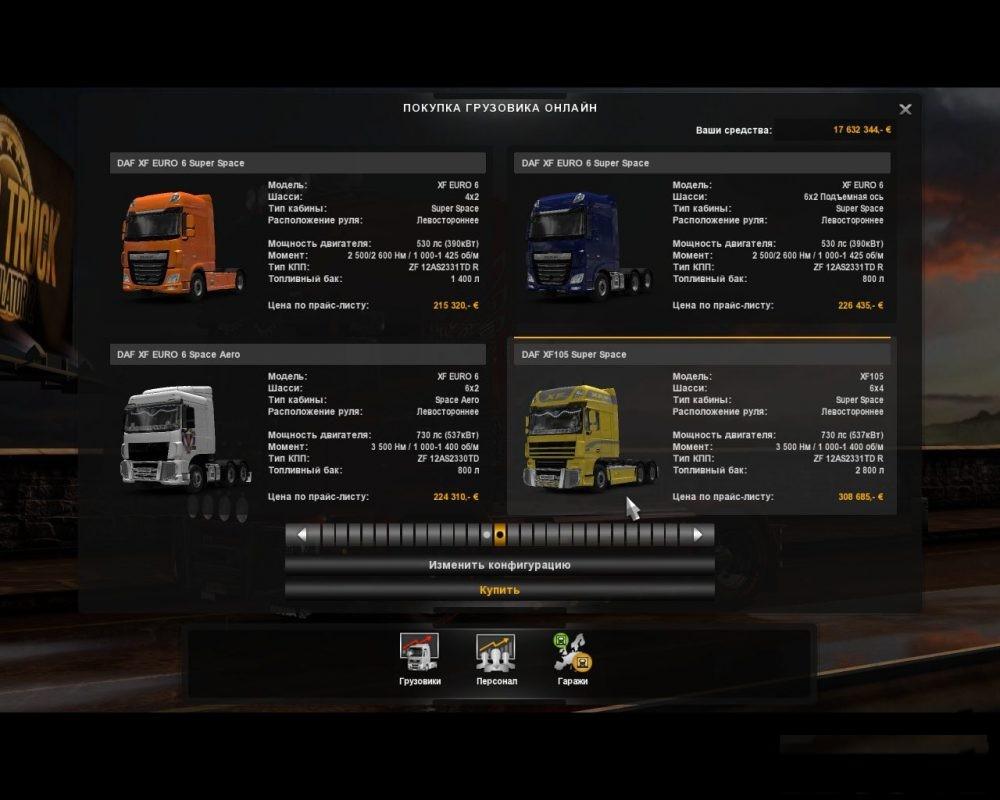Choose the blue DAF XF Euro 6 6x2 listing
Viewport: 1000px width, 800px height.
[x=701, y=240]
